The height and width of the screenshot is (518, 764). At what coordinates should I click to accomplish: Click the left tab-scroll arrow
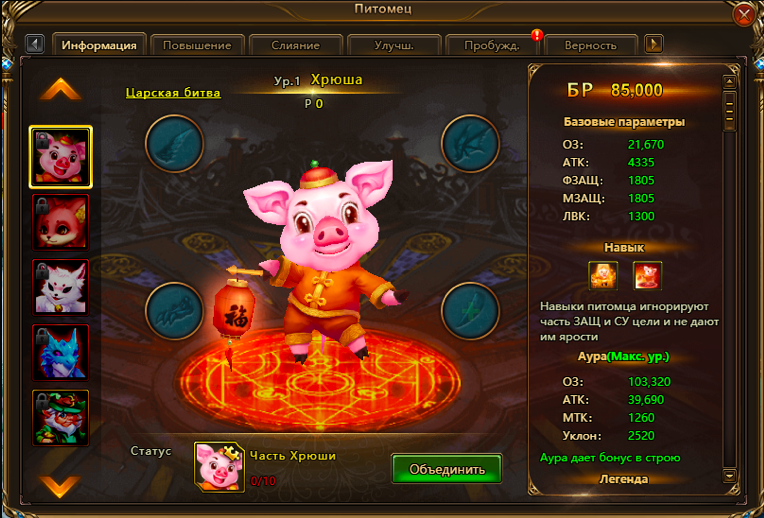36,44
